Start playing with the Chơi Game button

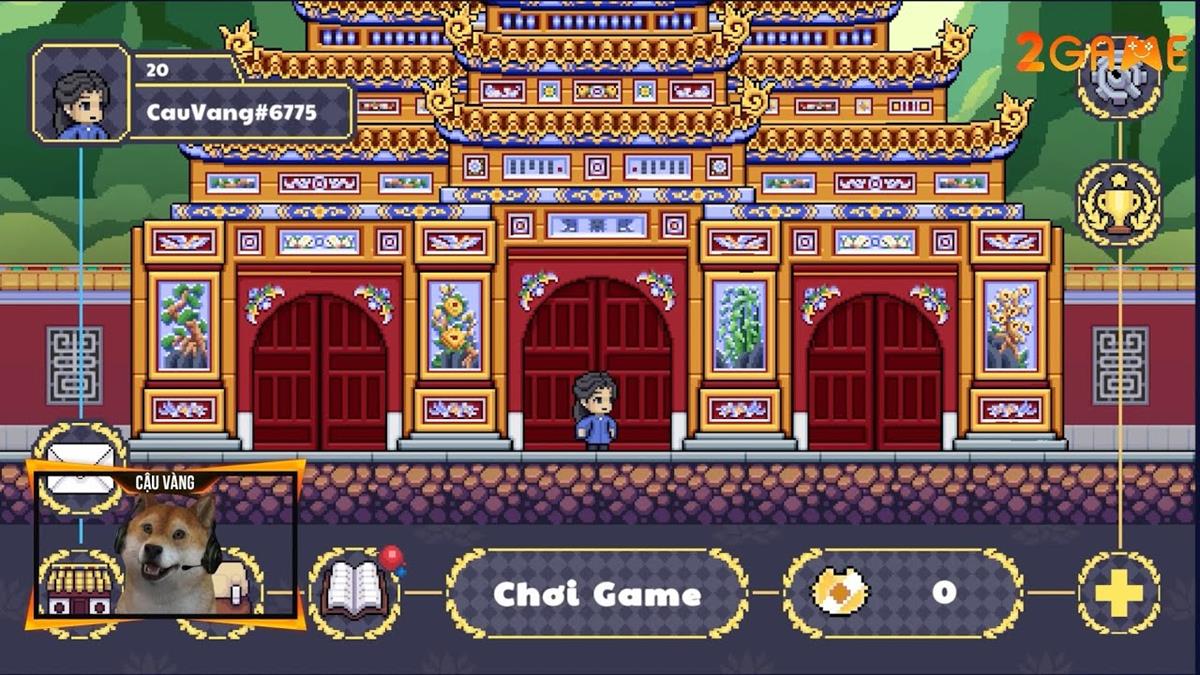597,594
